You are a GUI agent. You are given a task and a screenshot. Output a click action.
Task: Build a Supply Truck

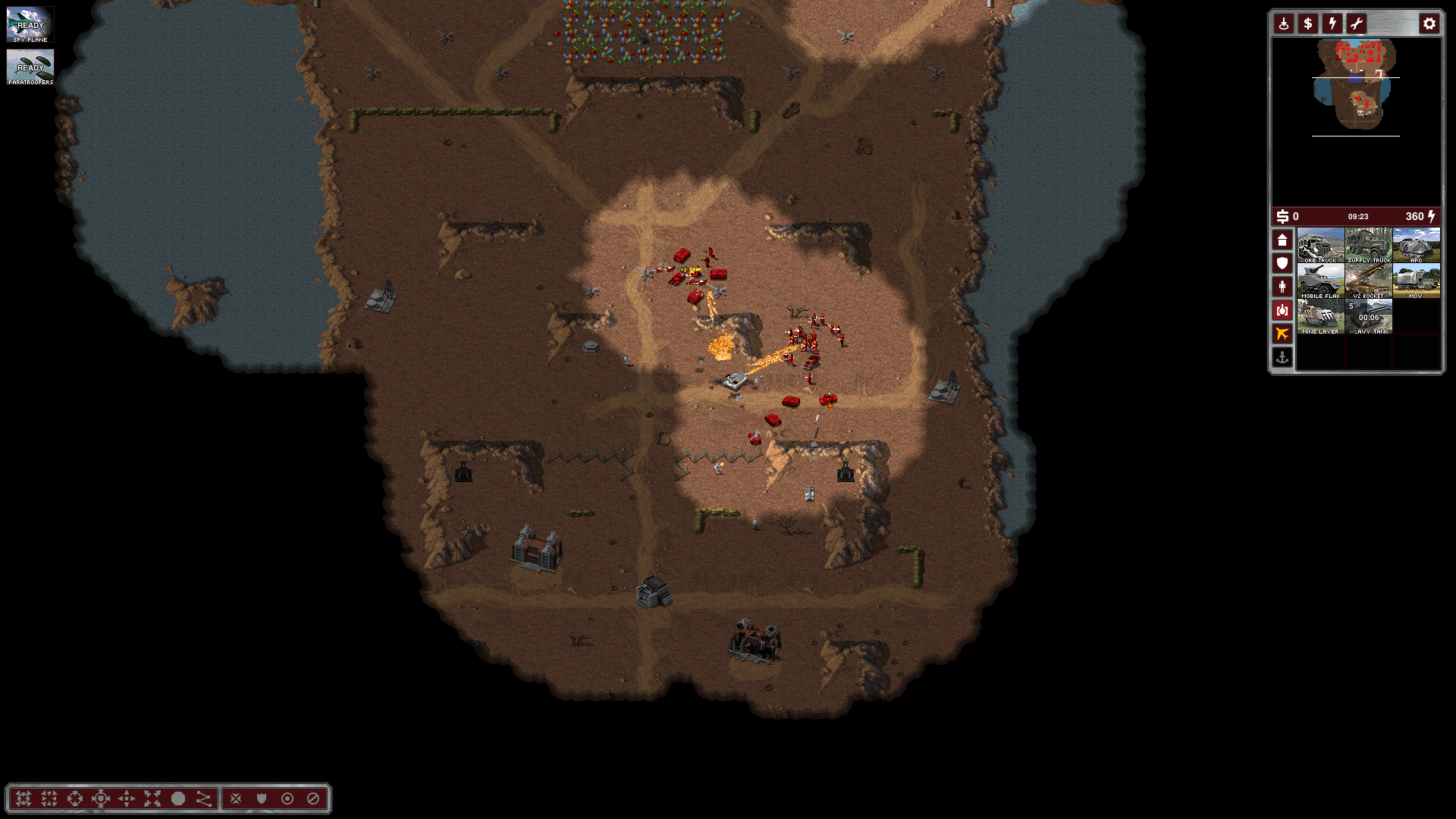tap(1369, 246)
